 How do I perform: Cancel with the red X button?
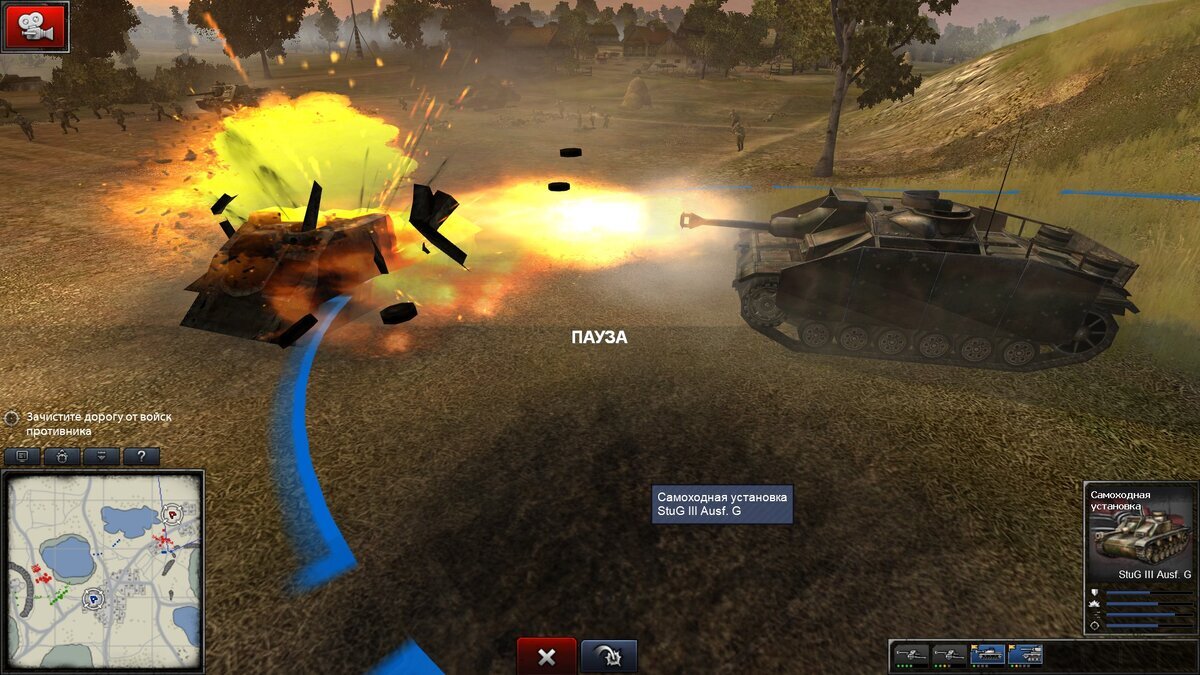(x=546, y=656)
